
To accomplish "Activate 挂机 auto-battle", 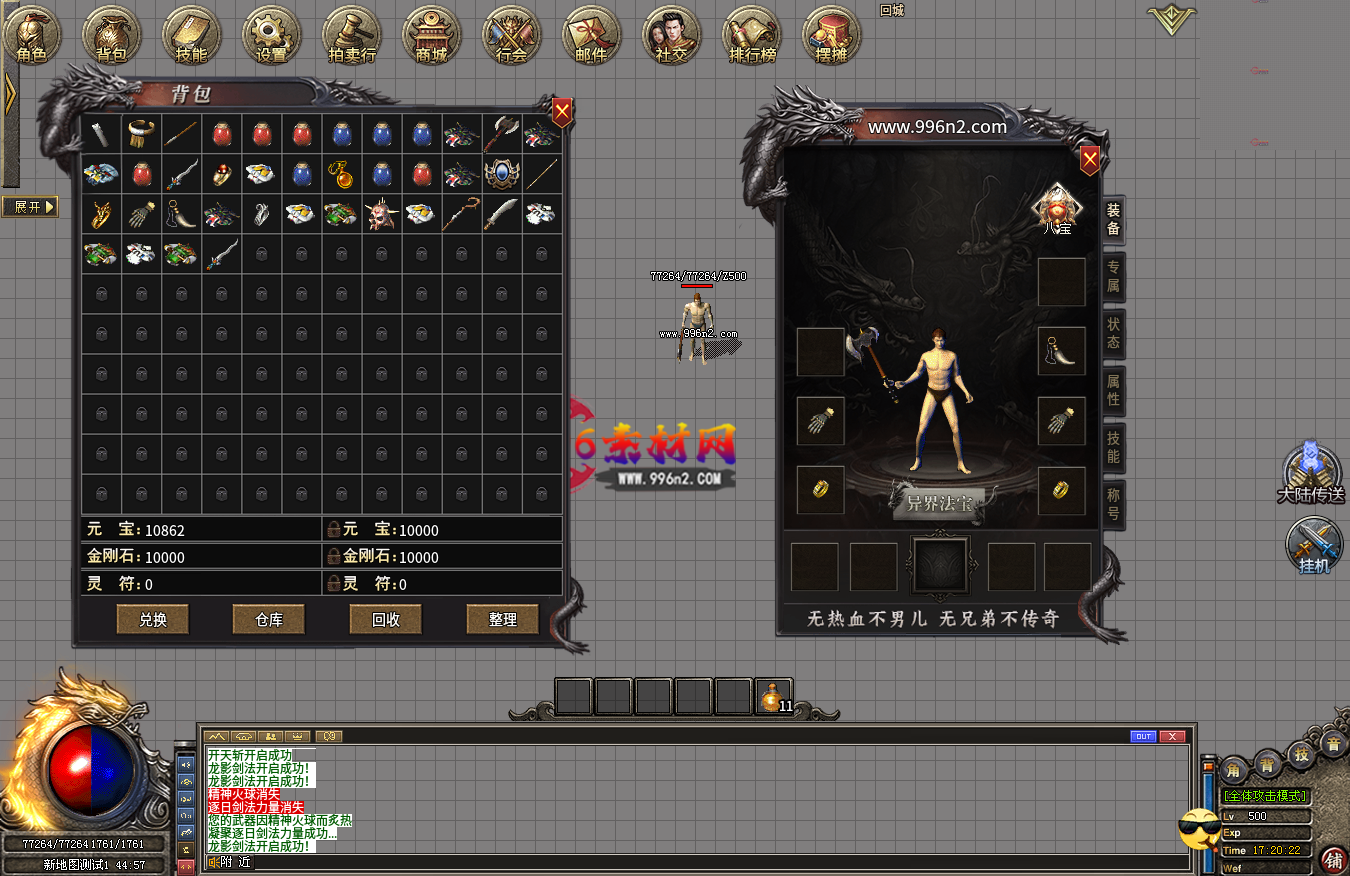I will point(1314,546).
